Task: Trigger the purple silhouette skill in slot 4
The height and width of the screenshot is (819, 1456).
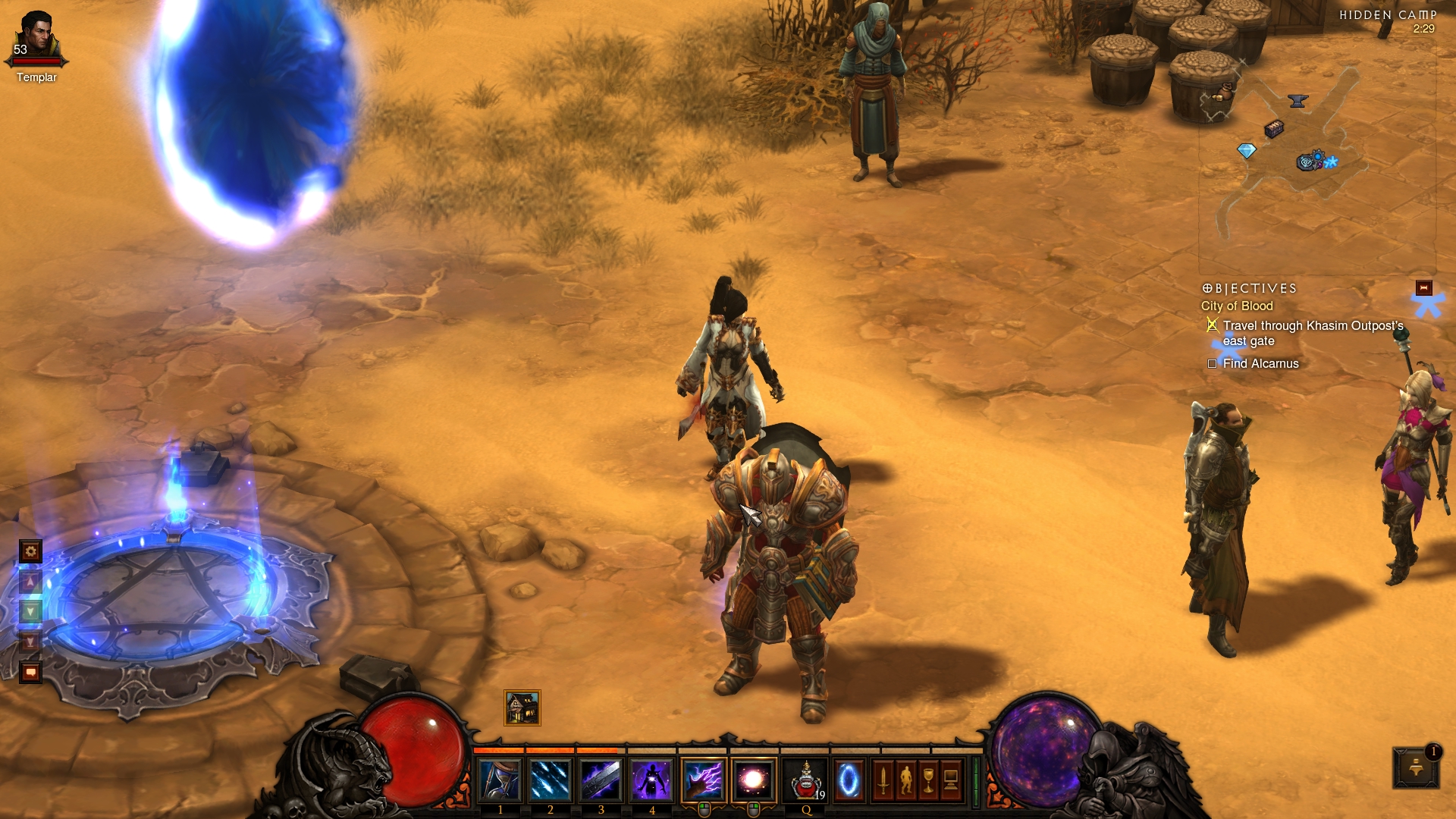Action: [651, 780]
